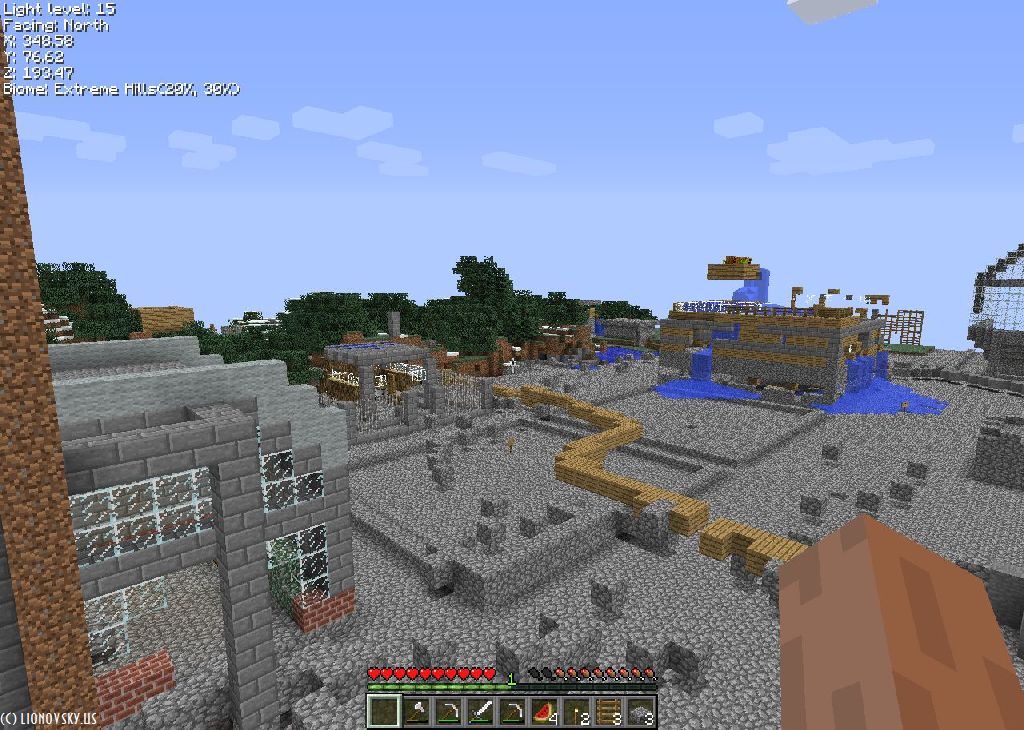Select the iron axe hotbar slot
This screenshot has height=730, width=1024.
(x=415, y=711)
